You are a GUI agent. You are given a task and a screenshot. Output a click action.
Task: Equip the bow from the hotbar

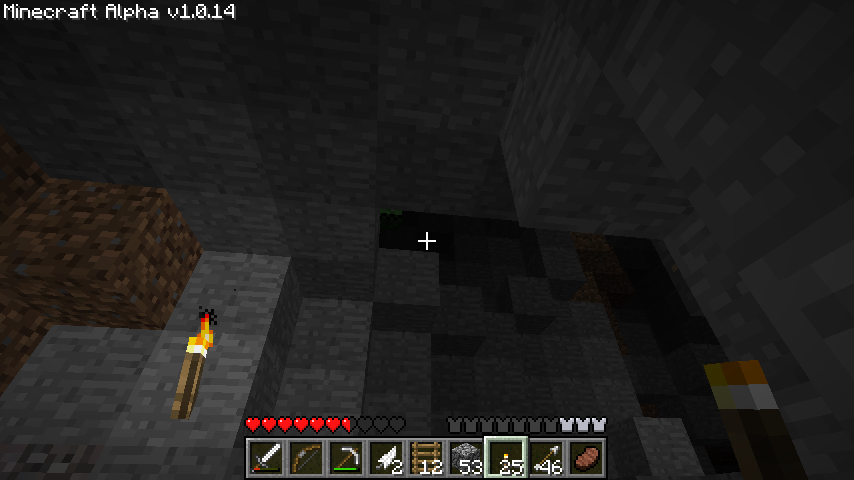tap(305, 459)
